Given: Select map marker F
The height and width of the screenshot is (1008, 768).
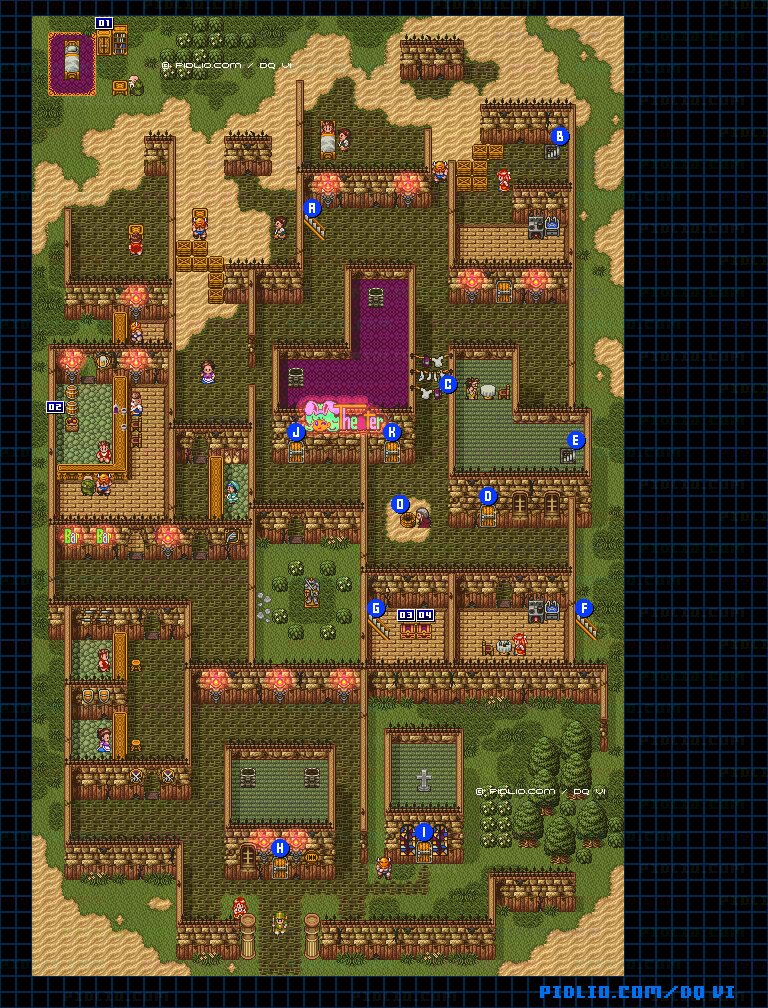Looking at the screenshot, I should [x=584, y=607].
